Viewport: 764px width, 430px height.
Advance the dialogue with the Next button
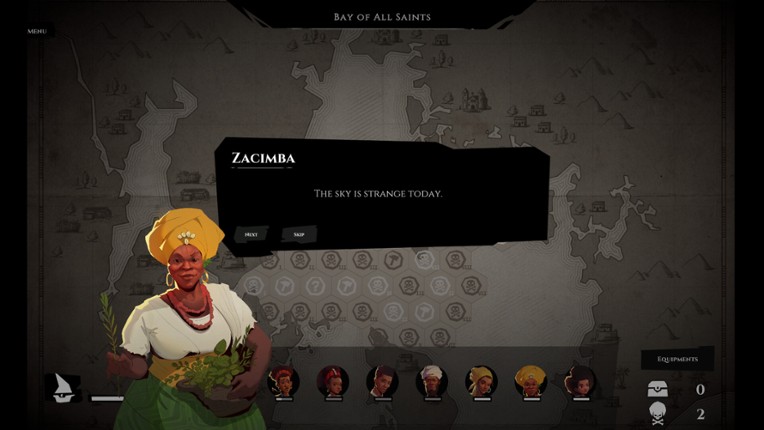pos(251,235)
